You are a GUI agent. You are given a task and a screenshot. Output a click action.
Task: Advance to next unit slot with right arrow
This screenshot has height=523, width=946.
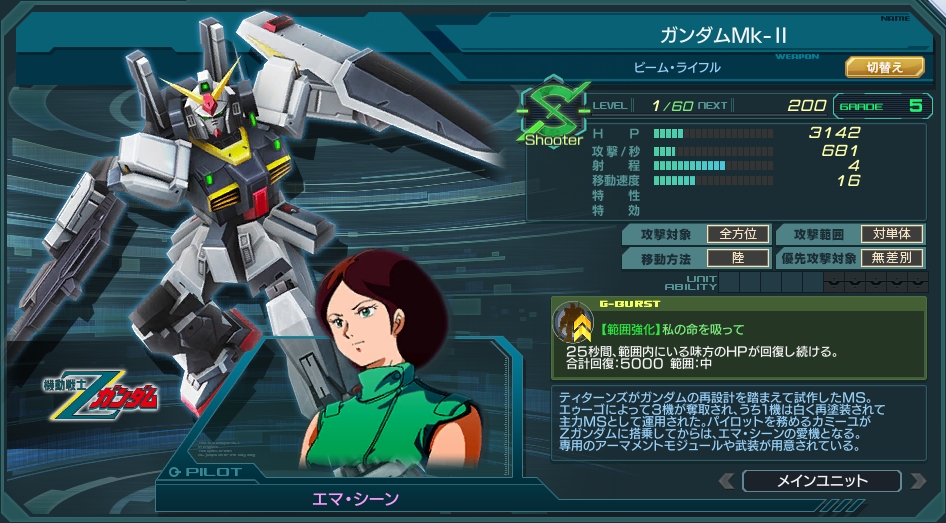coord(917,481)
